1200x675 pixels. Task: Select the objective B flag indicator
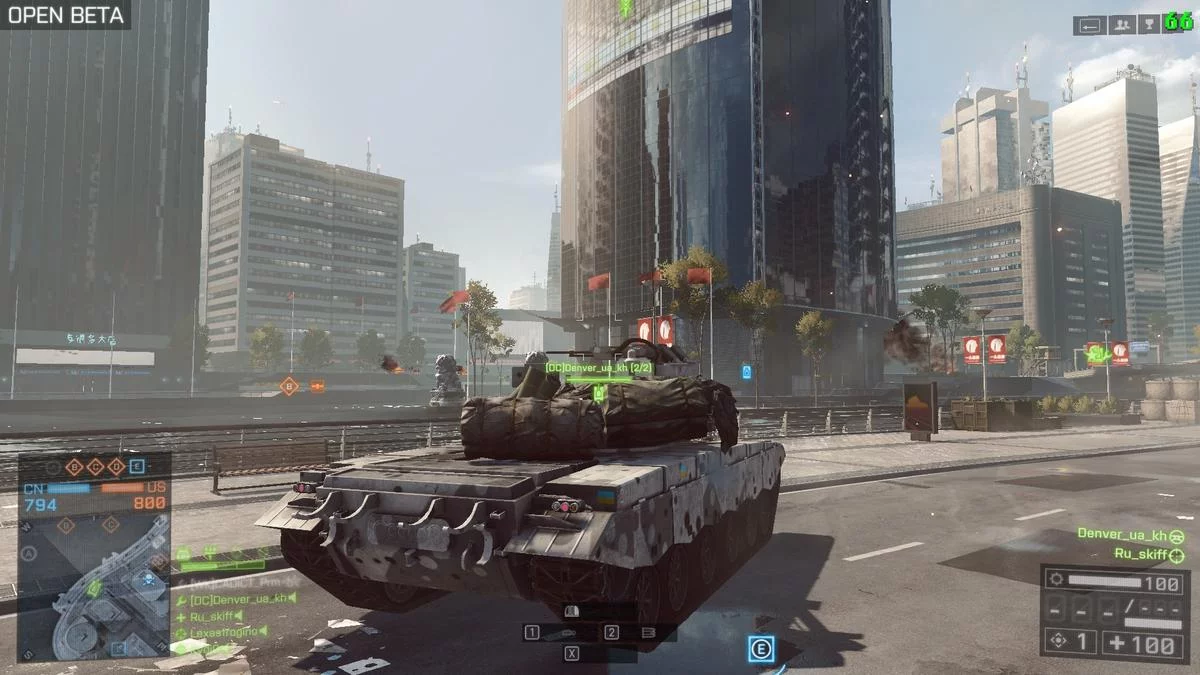coord(73,466)
